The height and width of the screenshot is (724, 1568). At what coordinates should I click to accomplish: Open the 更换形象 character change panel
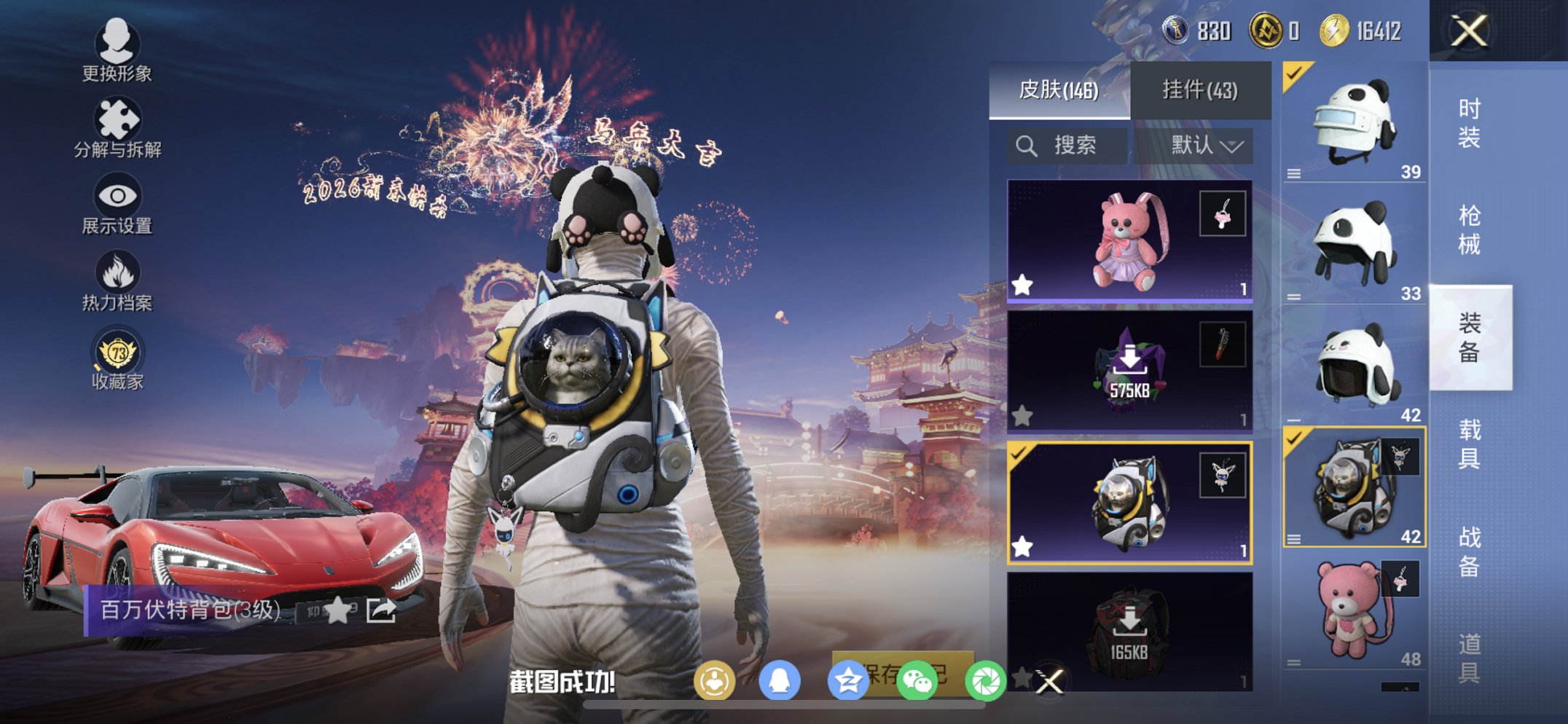pos(117,51)
